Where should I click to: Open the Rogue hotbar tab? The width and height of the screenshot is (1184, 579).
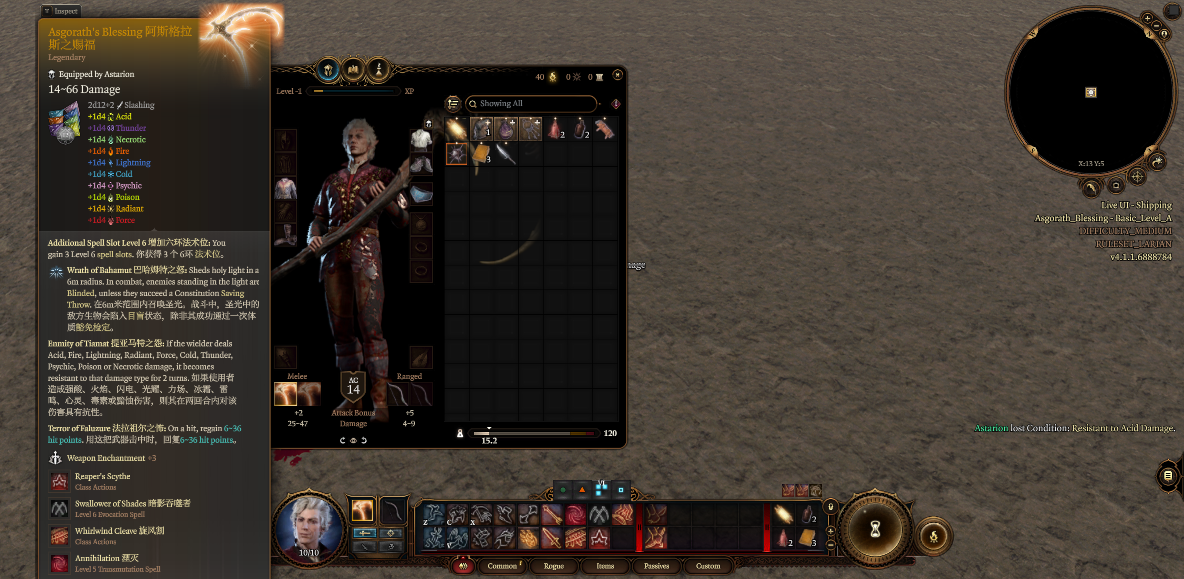555,566
